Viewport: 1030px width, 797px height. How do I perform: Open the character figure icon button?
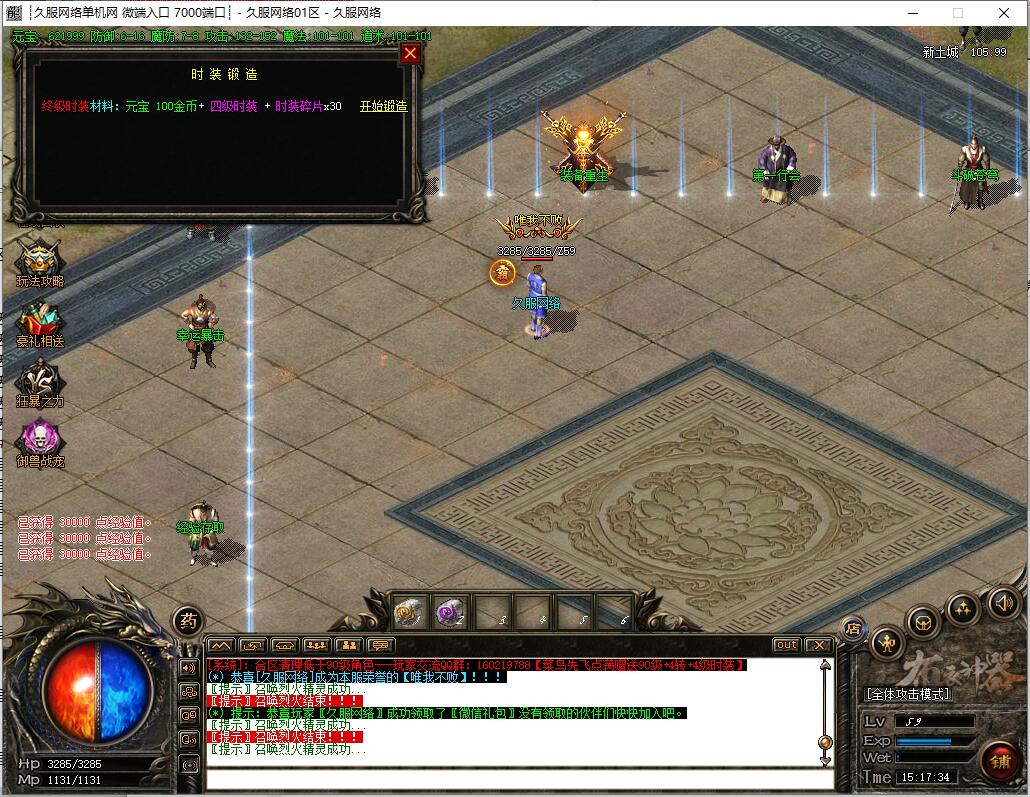(x=887, y=643)
